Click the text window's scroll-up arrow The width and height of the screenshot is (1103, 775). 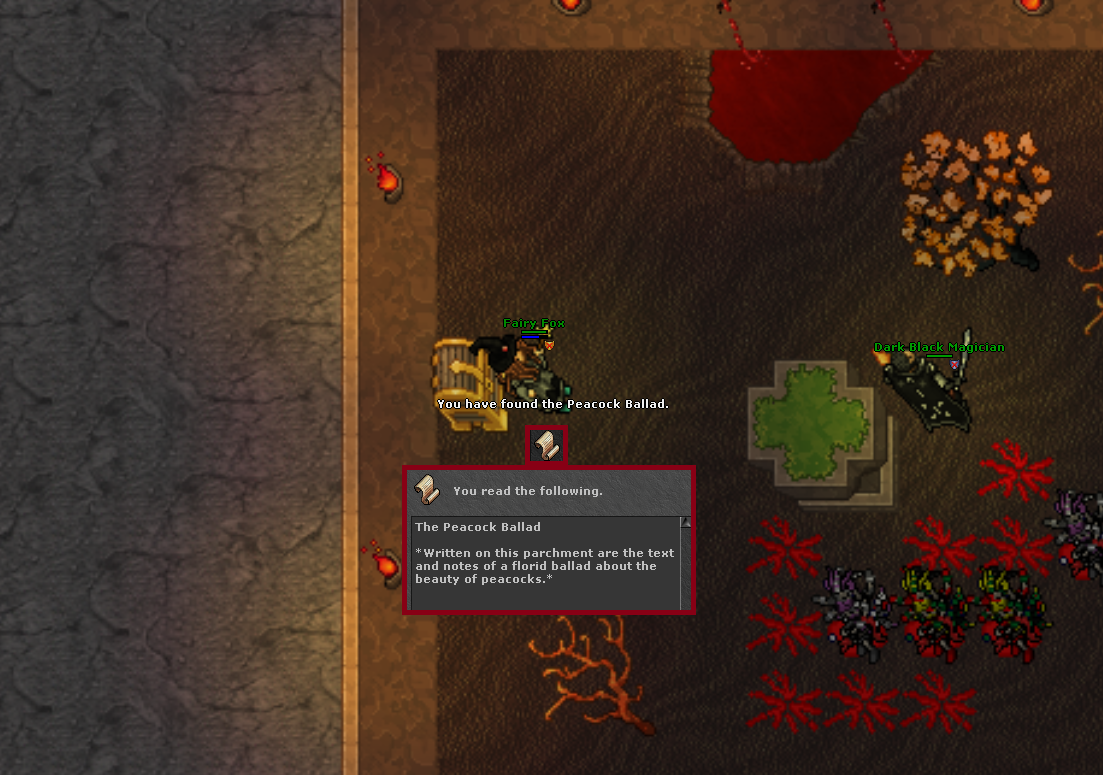tap(685, 523)
